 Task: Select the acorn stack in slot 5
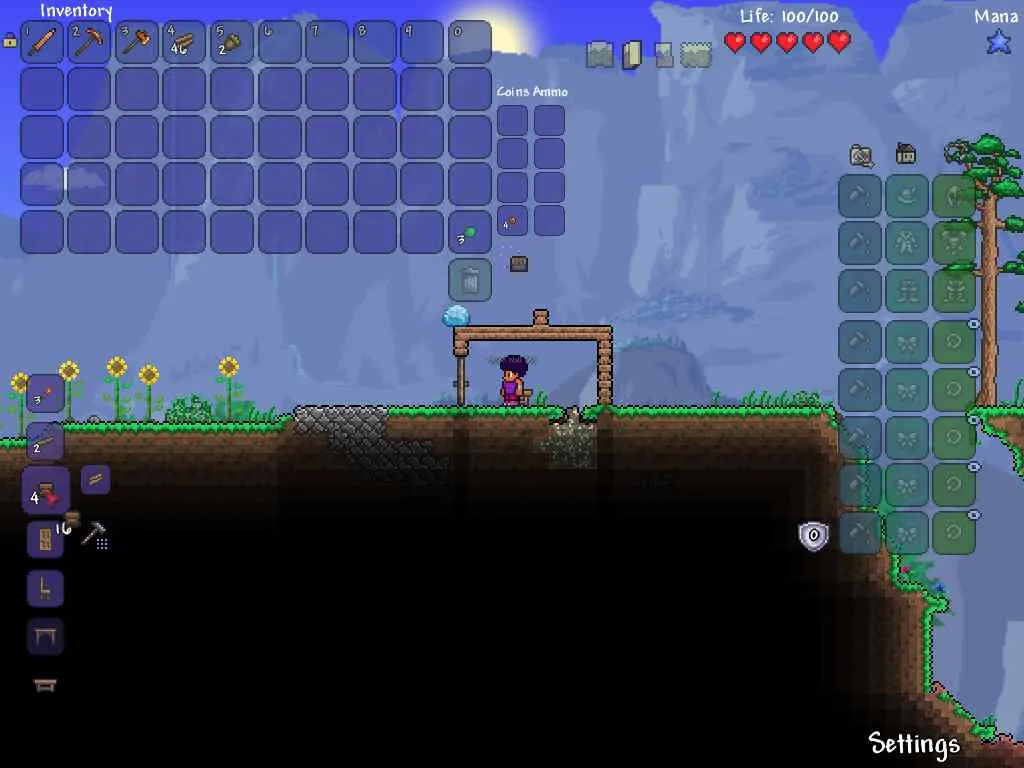coord(233,43)
